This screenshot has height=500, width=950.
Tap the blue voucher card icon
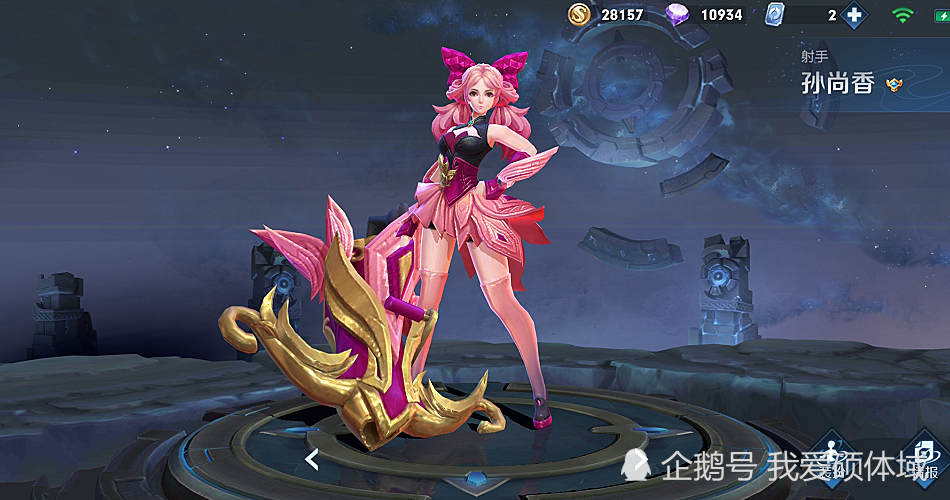point(774,15)
